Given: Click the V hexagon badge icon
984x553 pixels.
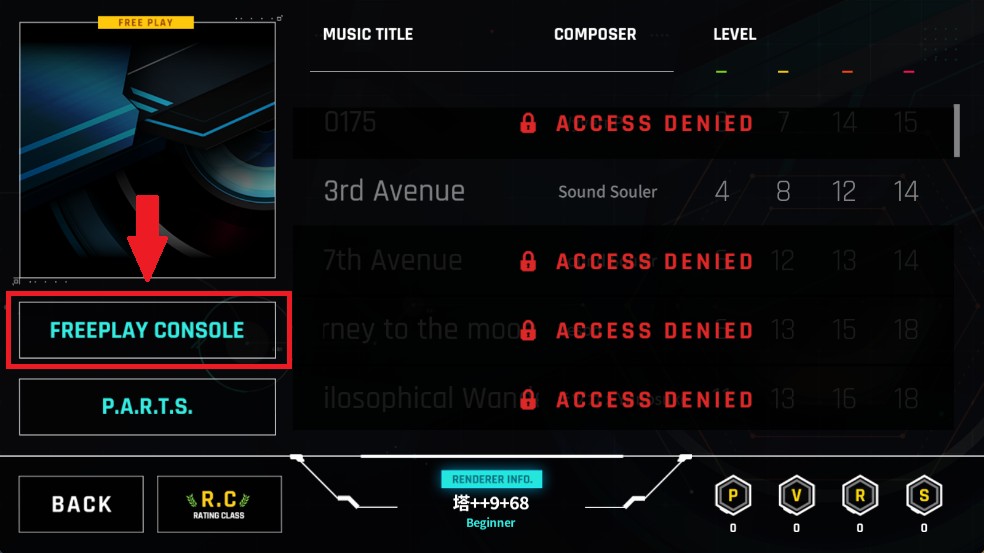Looking at the screenshot, I should coord(796,495).
